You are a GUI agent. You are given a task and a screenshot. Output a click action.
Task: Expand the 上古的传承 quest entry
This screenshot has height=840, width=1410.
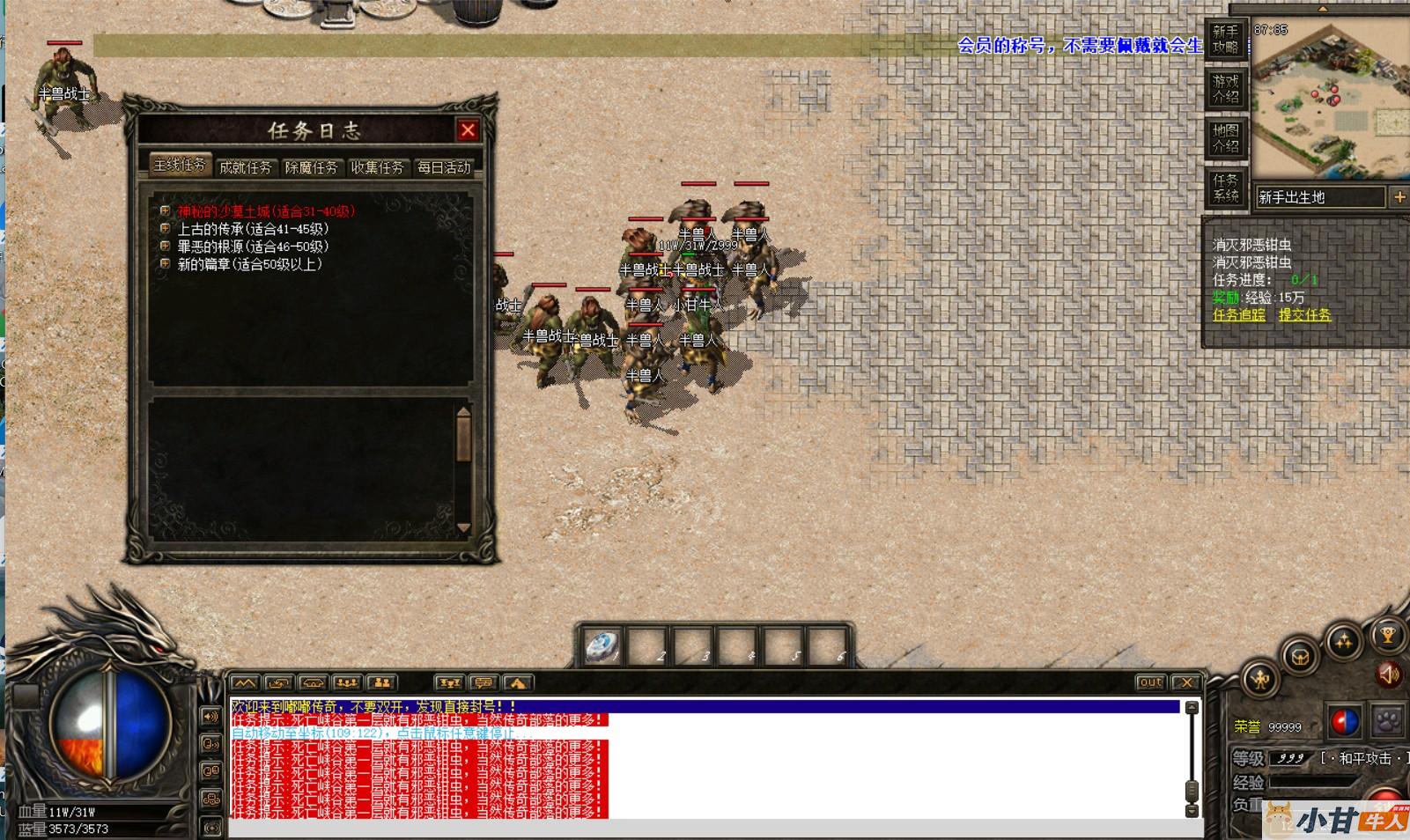pos(165,229)
